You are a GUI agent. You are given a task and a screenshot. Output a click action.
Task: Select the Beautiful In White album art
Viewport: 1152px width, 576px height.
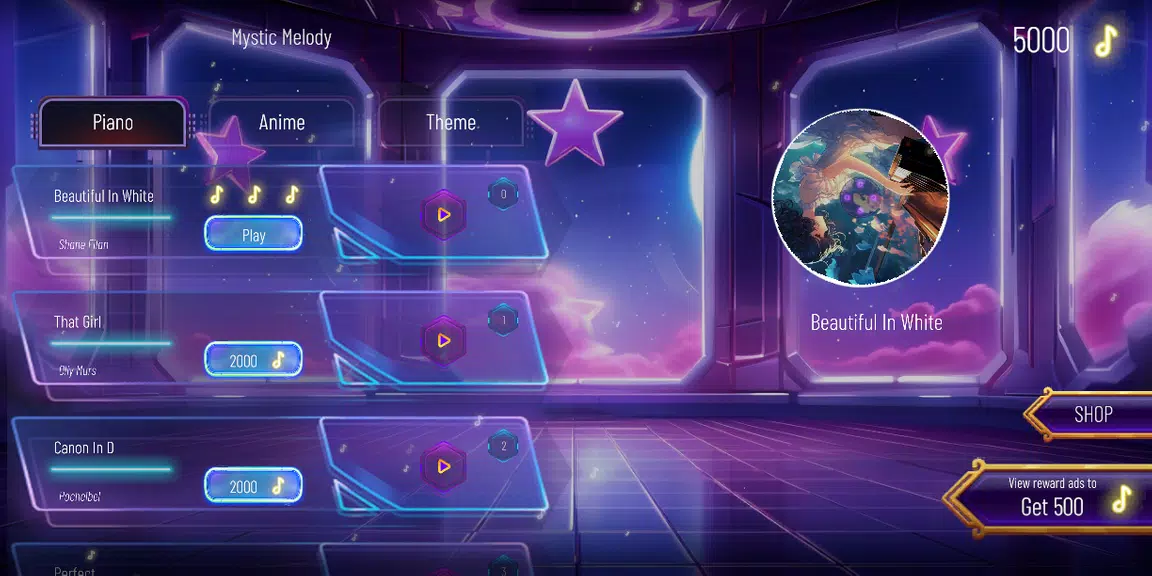coord(860,197)
